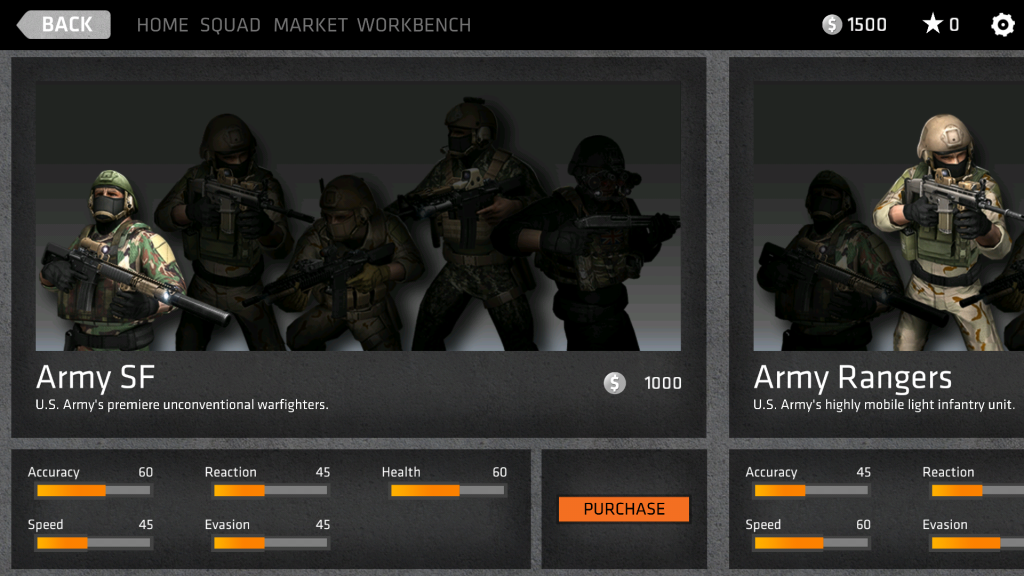Open the HOME tab

[x=162, y=25]
